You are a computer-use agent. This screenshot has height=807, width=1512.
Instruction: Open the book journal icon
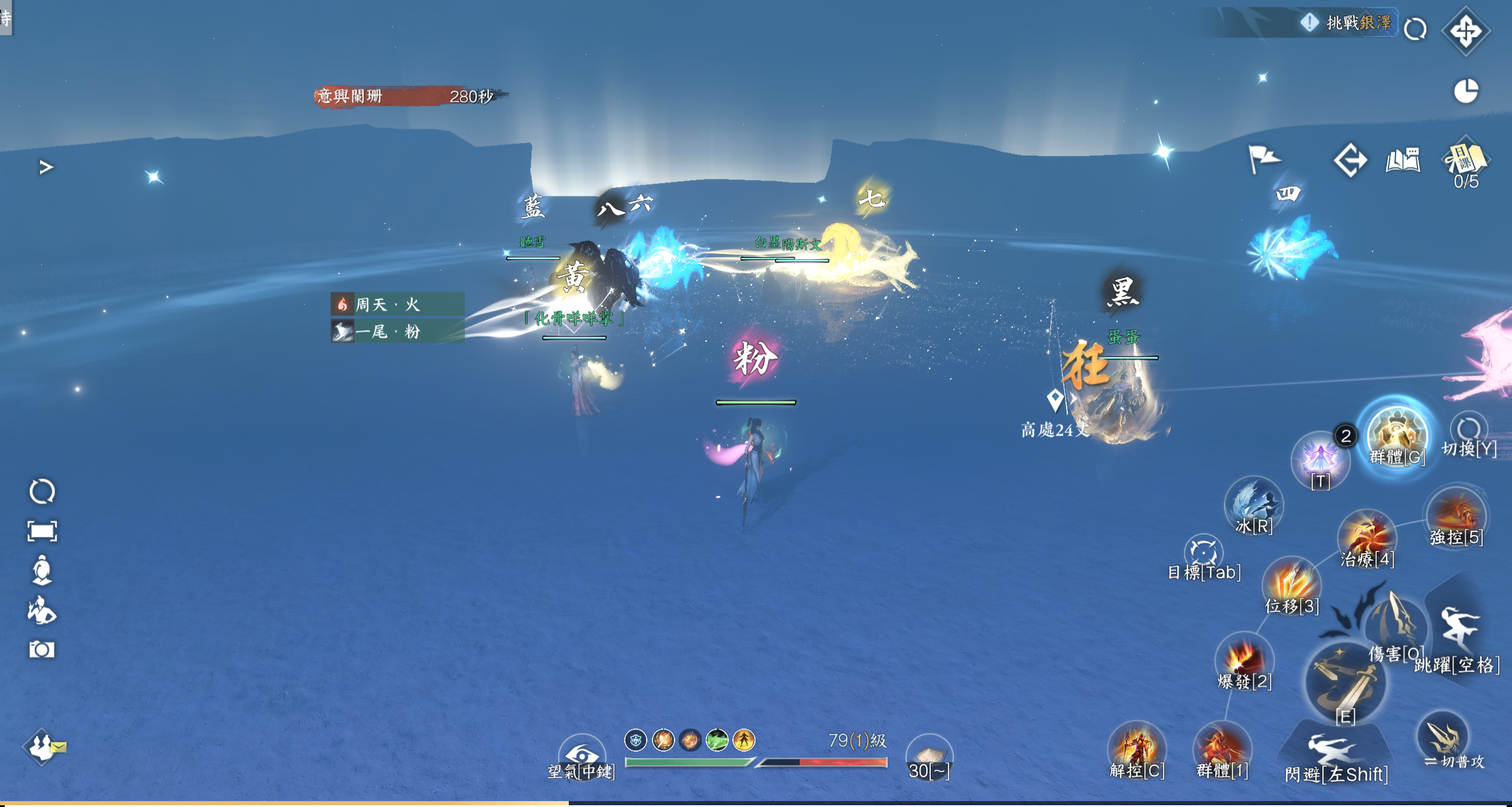click(x=1402, y=160)
